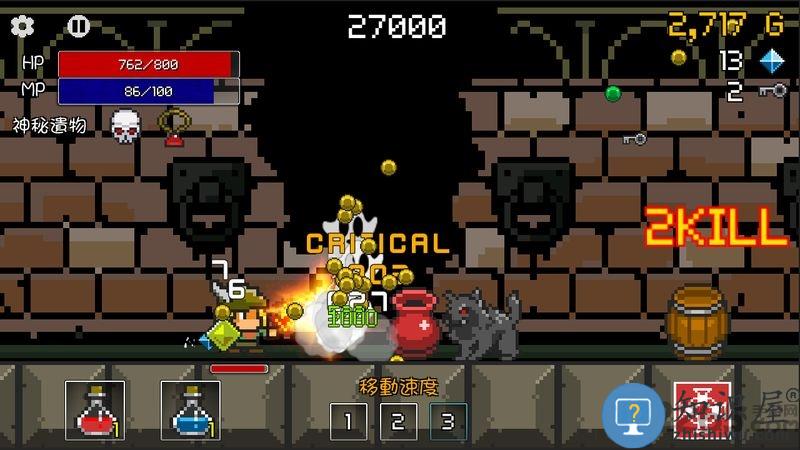Drink the blue mana potion
The width and height of the screenshot is (800, 450).
tap(190, 411)
